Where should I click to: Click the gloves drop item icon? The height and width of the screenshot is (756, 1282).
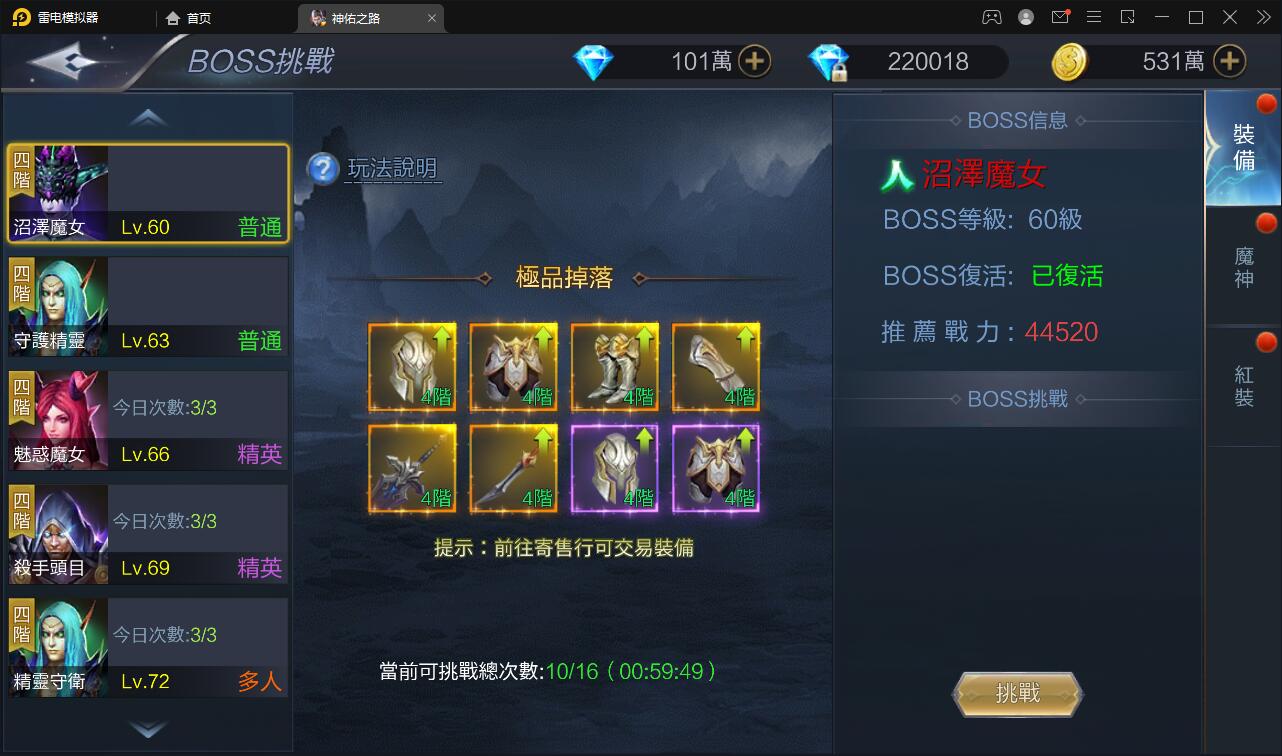716,365
